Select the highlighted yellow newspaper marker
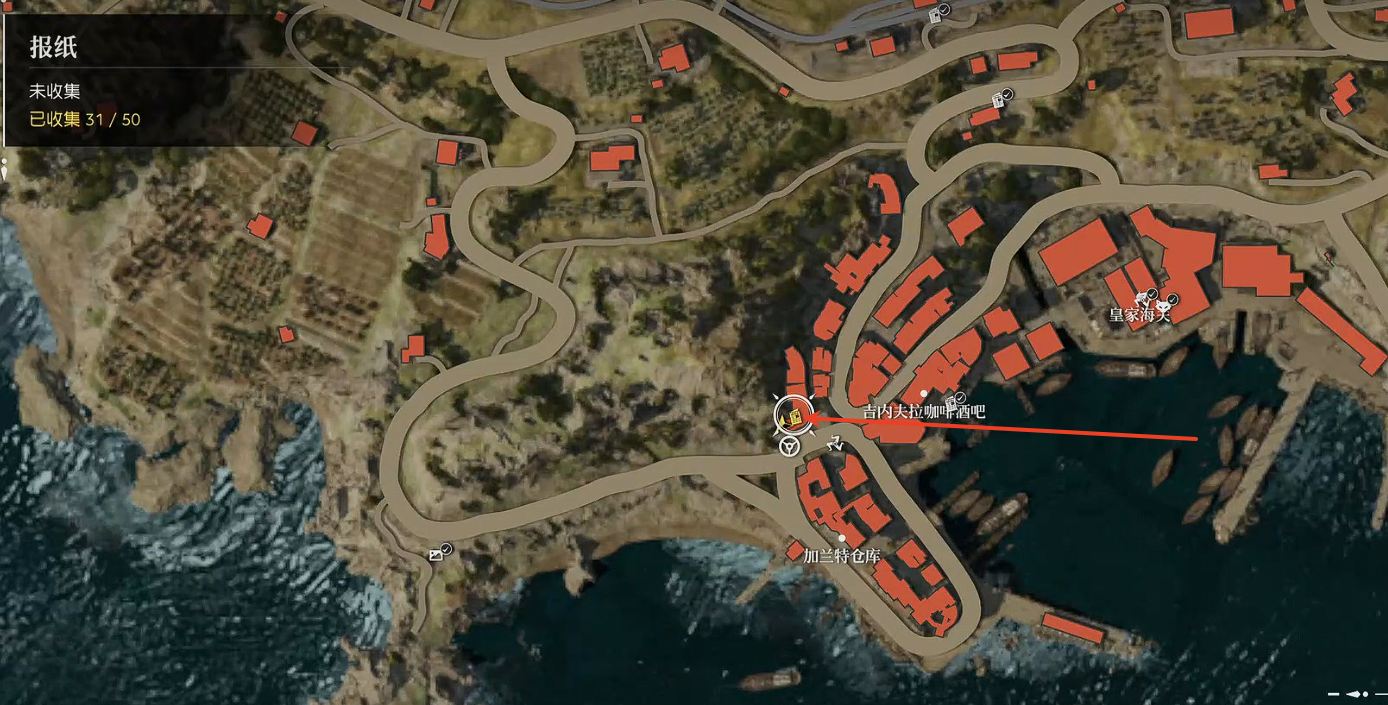 tap(791, 415)
